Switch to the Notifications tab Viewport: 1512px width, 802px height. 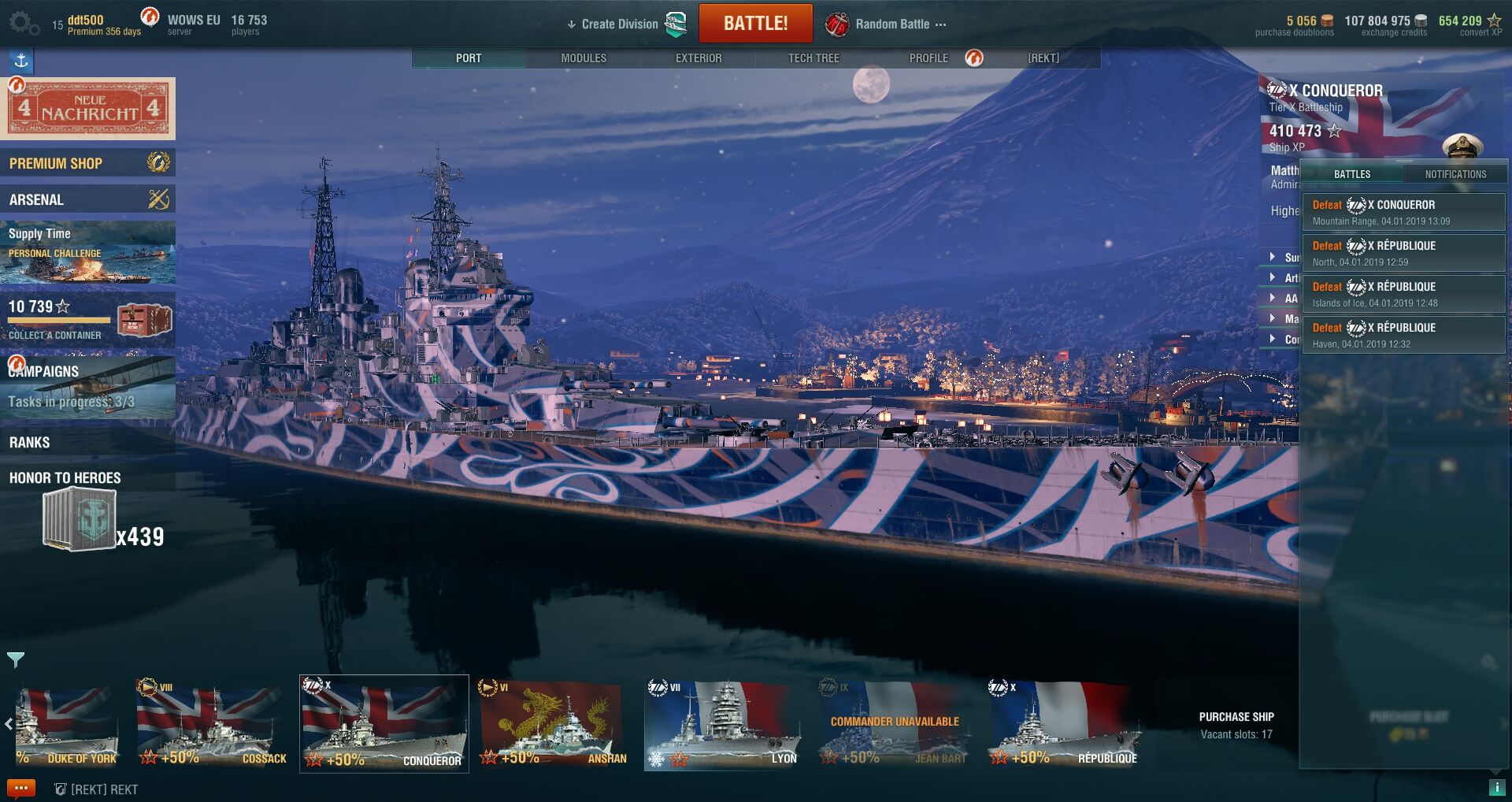pyautogui.click(x=1455, y=174)
